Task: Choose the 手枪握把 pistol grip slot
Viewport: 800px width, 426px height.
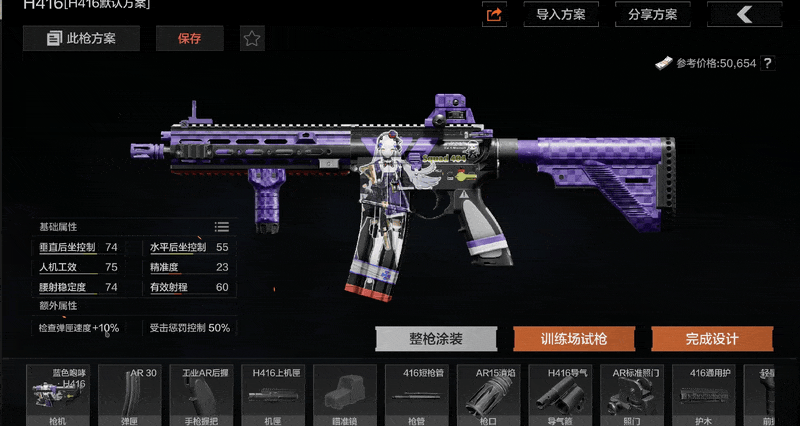Action: pos(205,395)
